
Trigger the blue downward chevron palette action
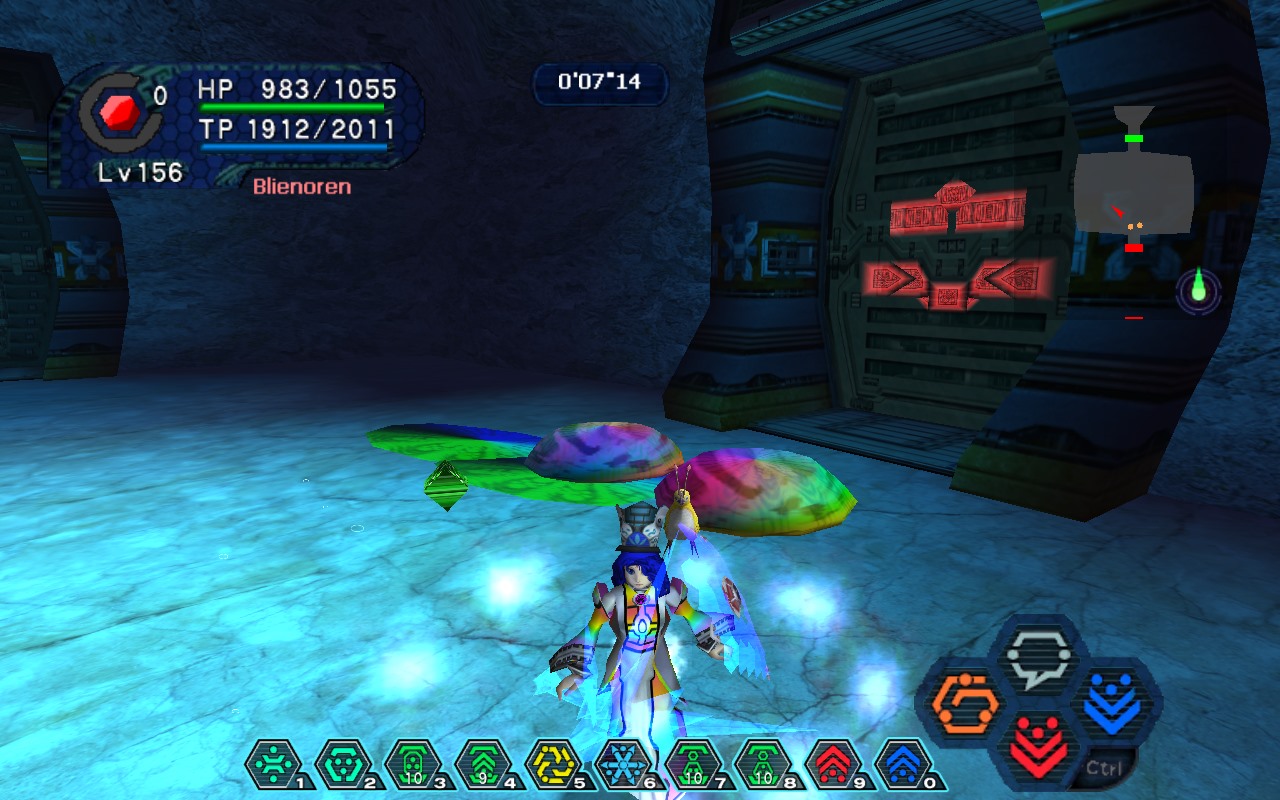coord(1111,699)
